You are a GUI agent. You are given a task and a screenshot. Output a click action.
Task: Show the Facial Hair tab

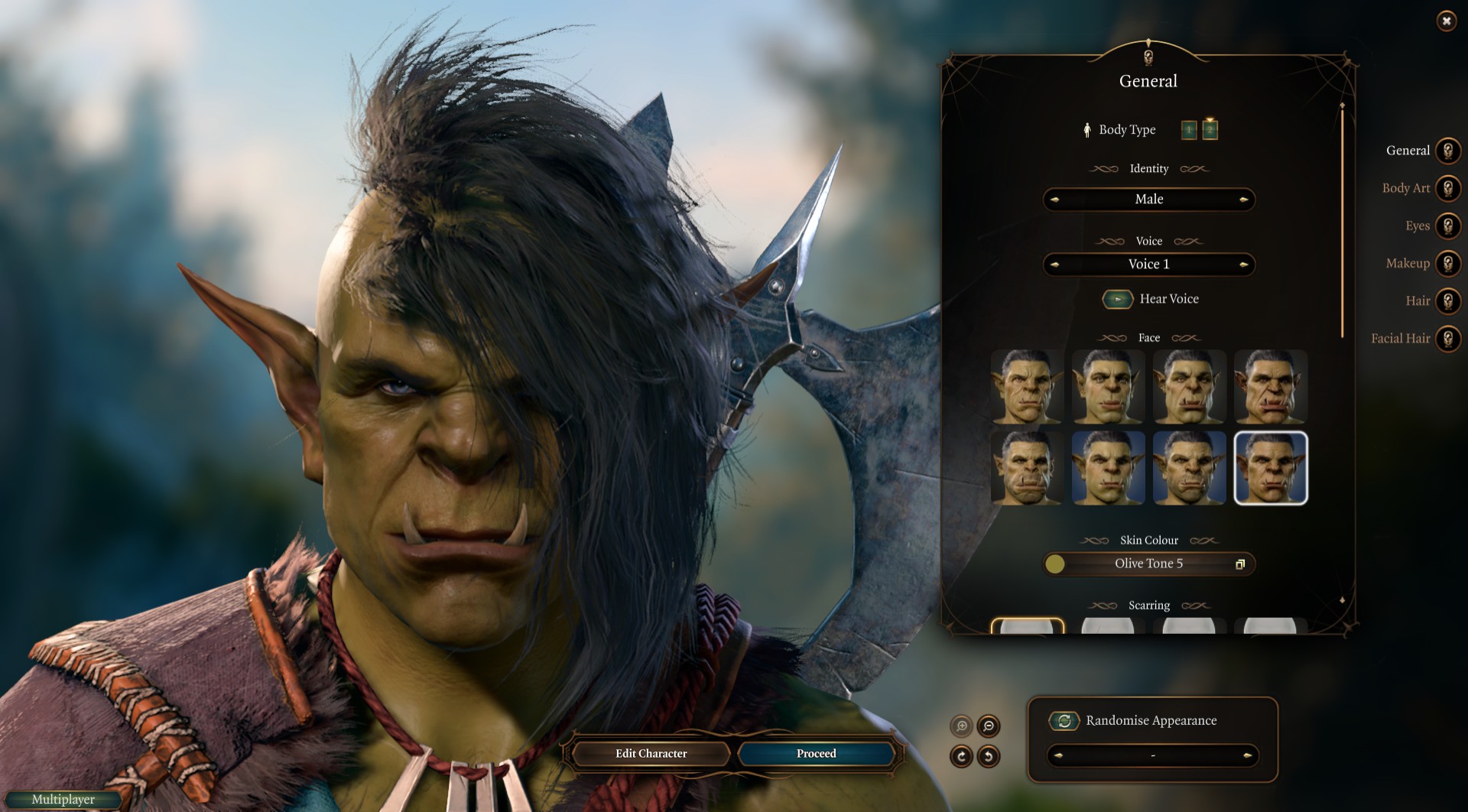1447,338
